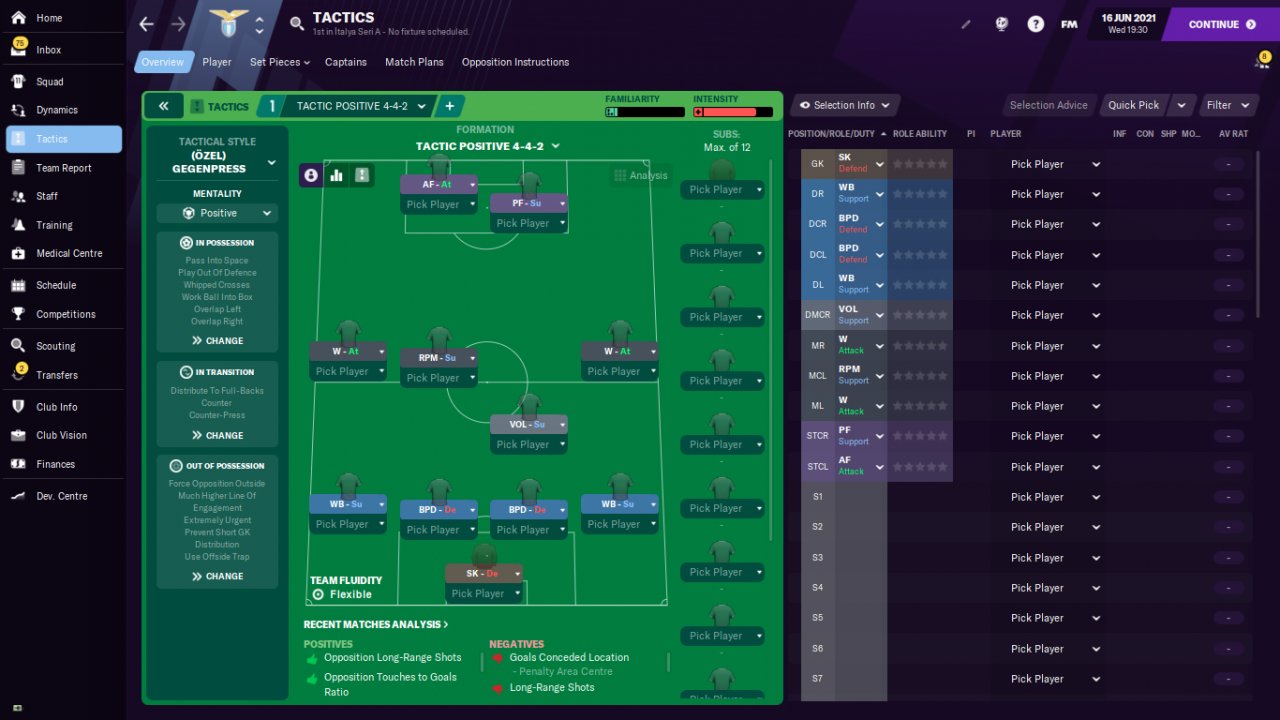This screenshot has width=1280, height=720.
Task: Add a new tactic with the plus button
Action: tap(449, 106)
